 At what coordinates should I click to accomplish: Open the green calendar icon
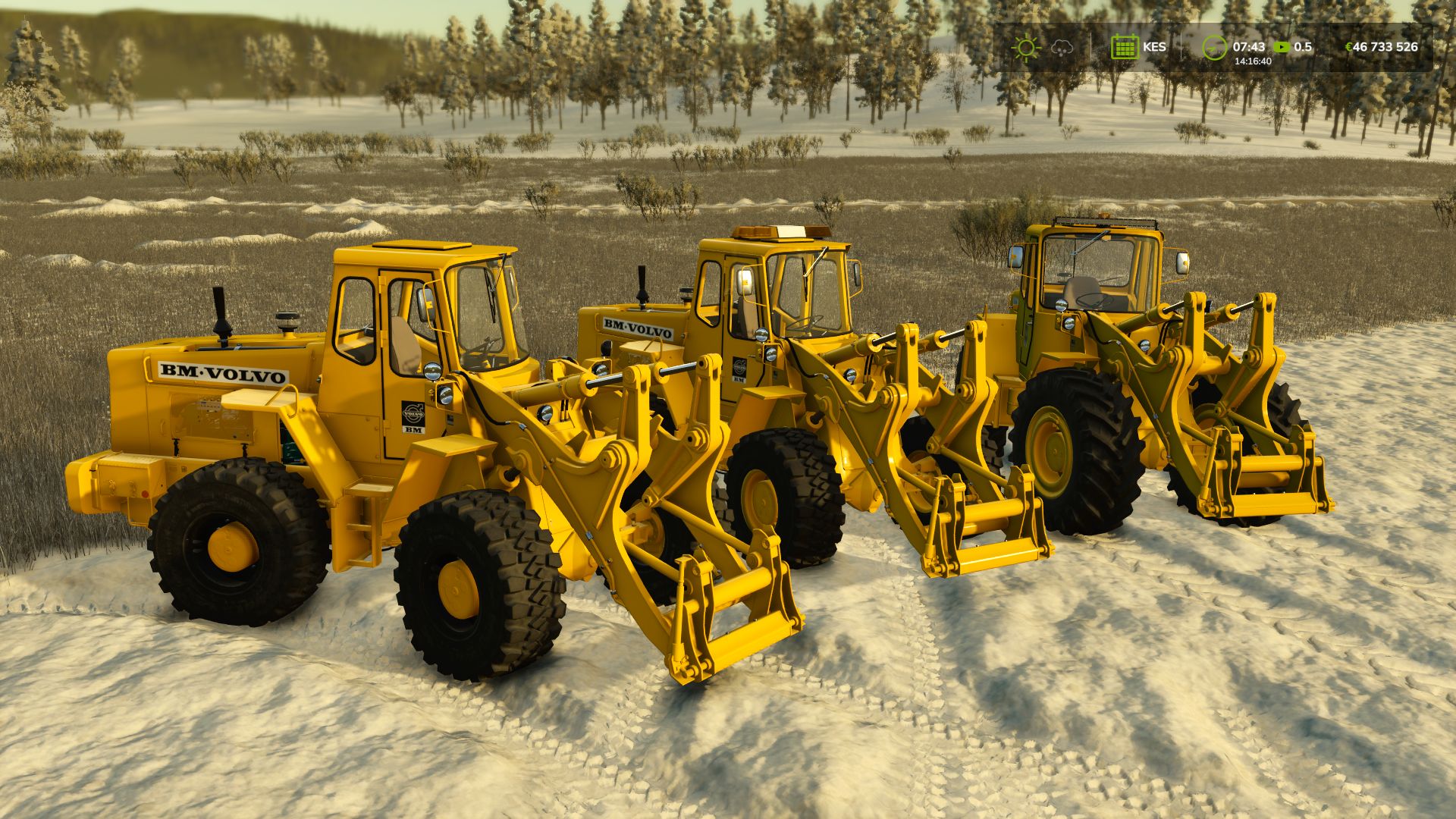(1124, 47)
